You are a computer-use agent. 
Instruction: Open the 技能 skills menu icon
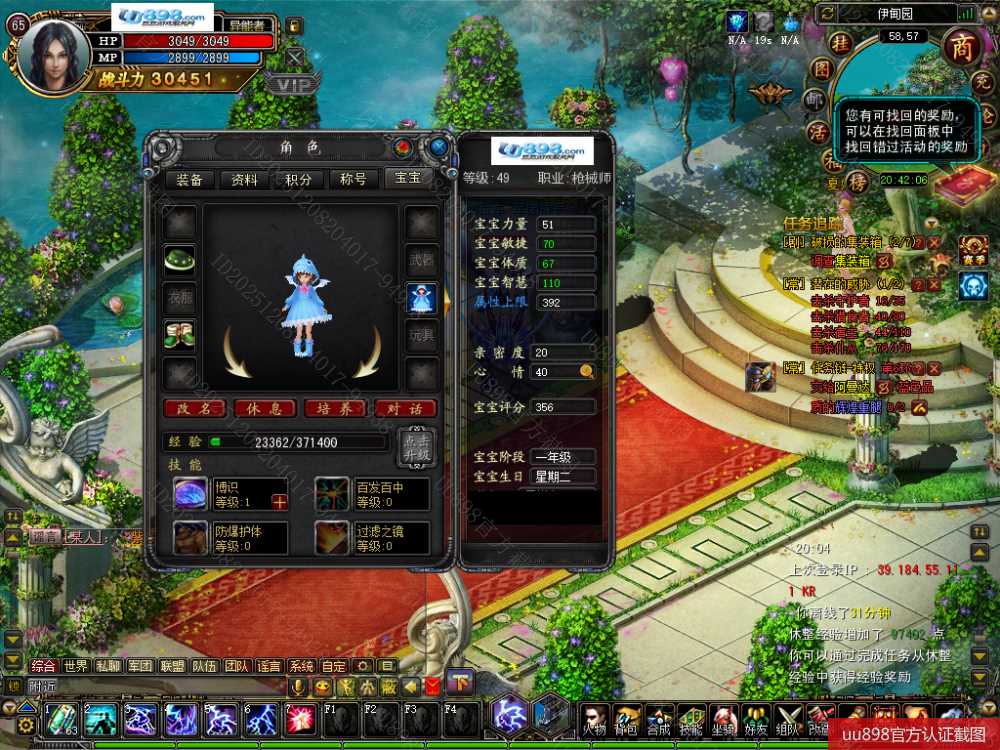click(691, 717)
